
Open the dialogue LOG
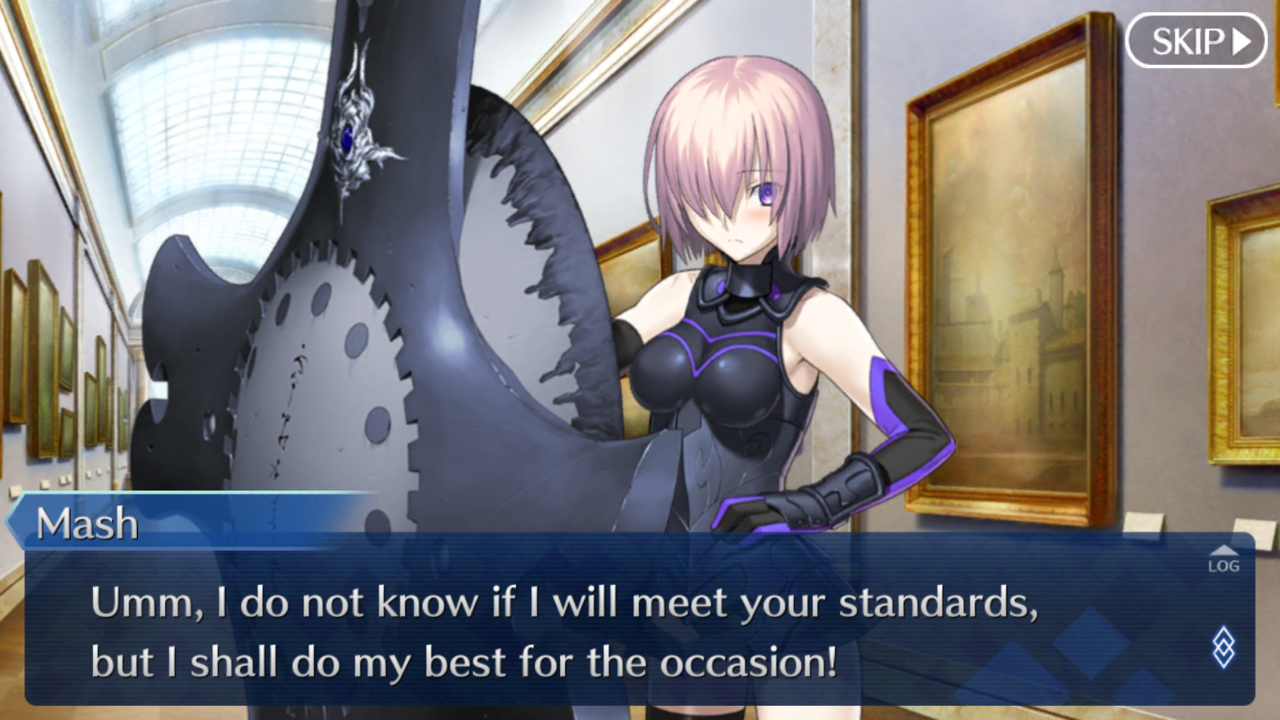(x=1223, y=560)
